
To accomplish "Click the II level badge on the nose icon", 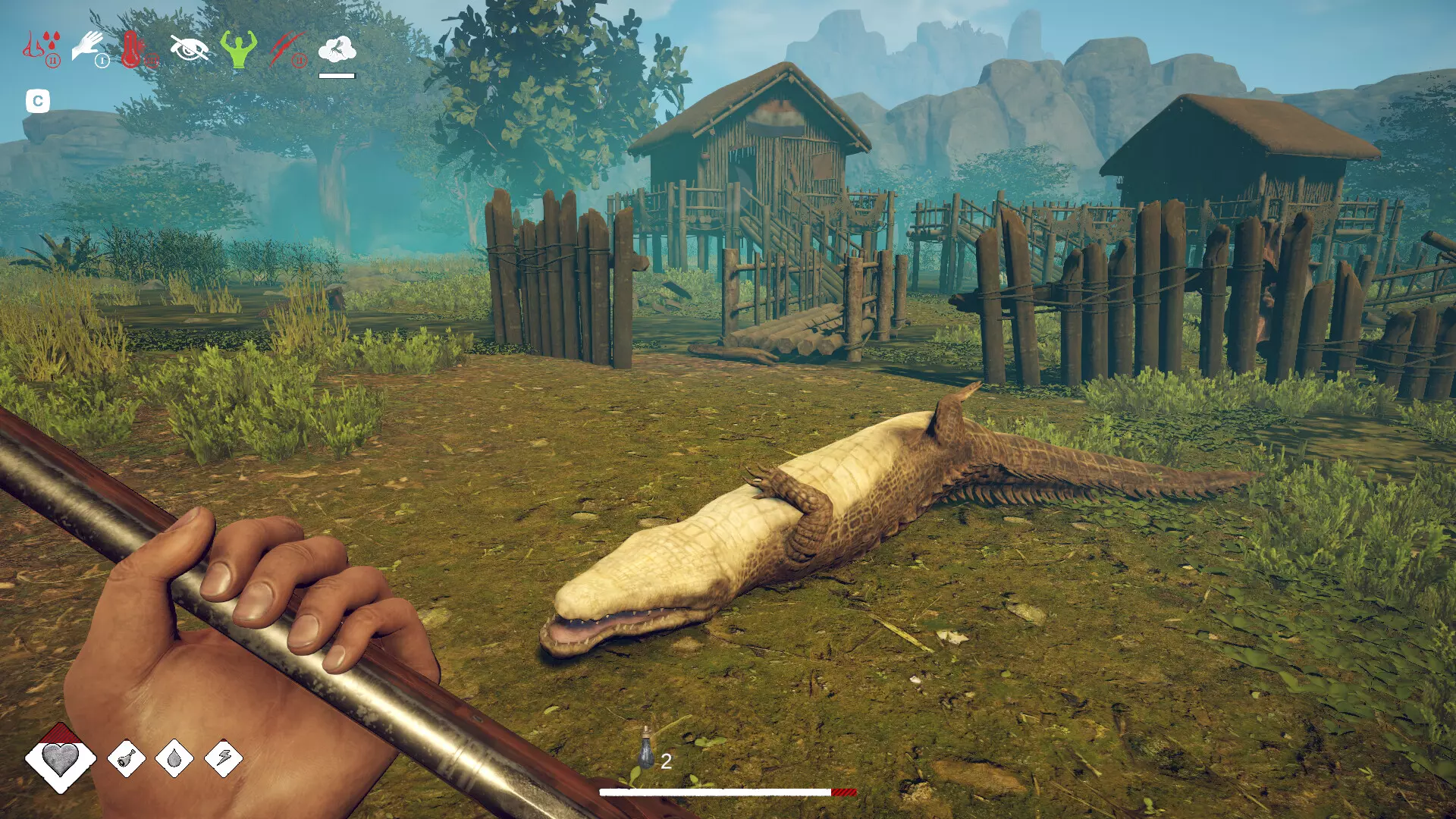I will click(x=53, y=60).
